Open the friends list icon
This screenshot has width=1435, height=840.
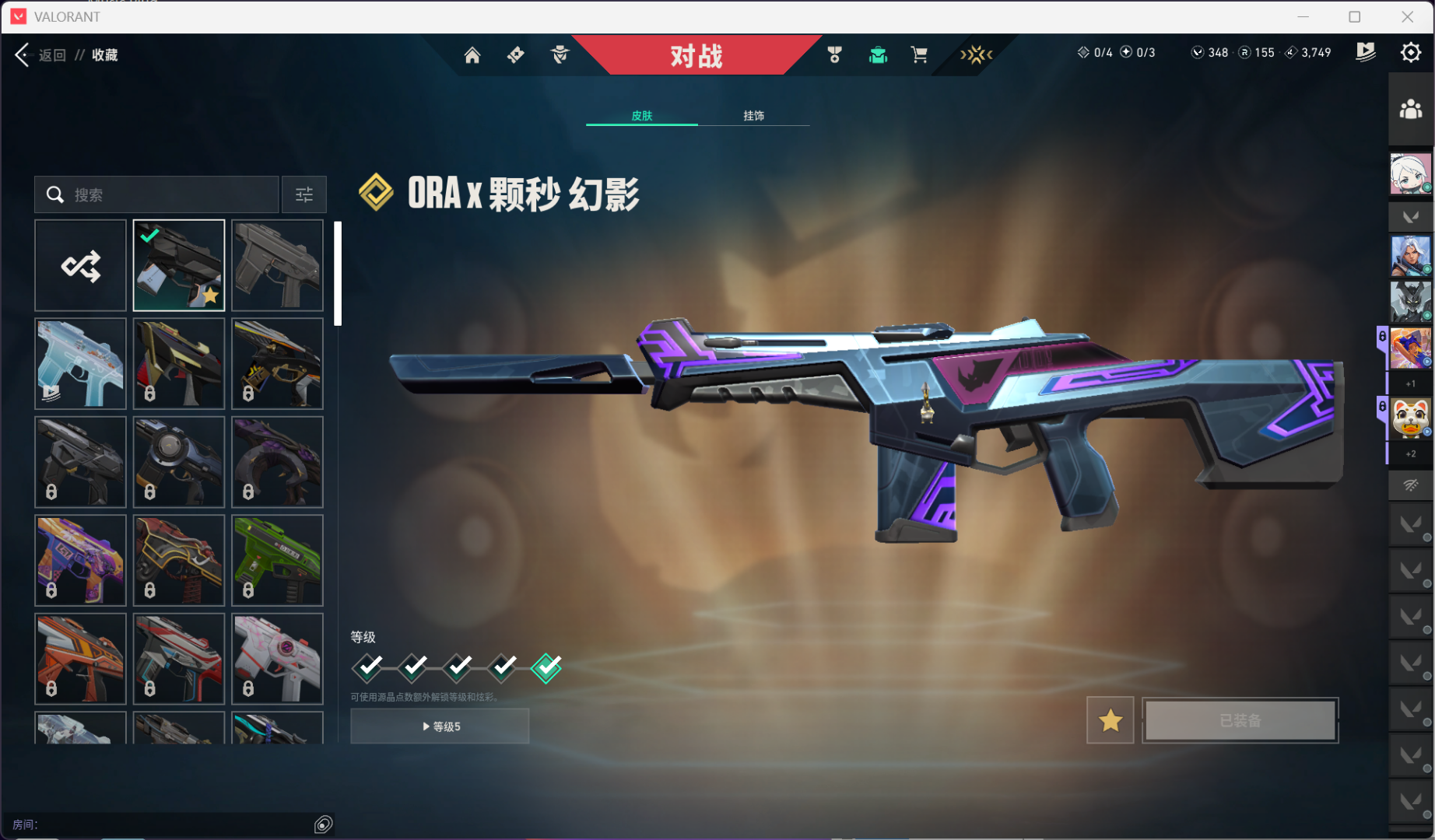pos(1410,109)
